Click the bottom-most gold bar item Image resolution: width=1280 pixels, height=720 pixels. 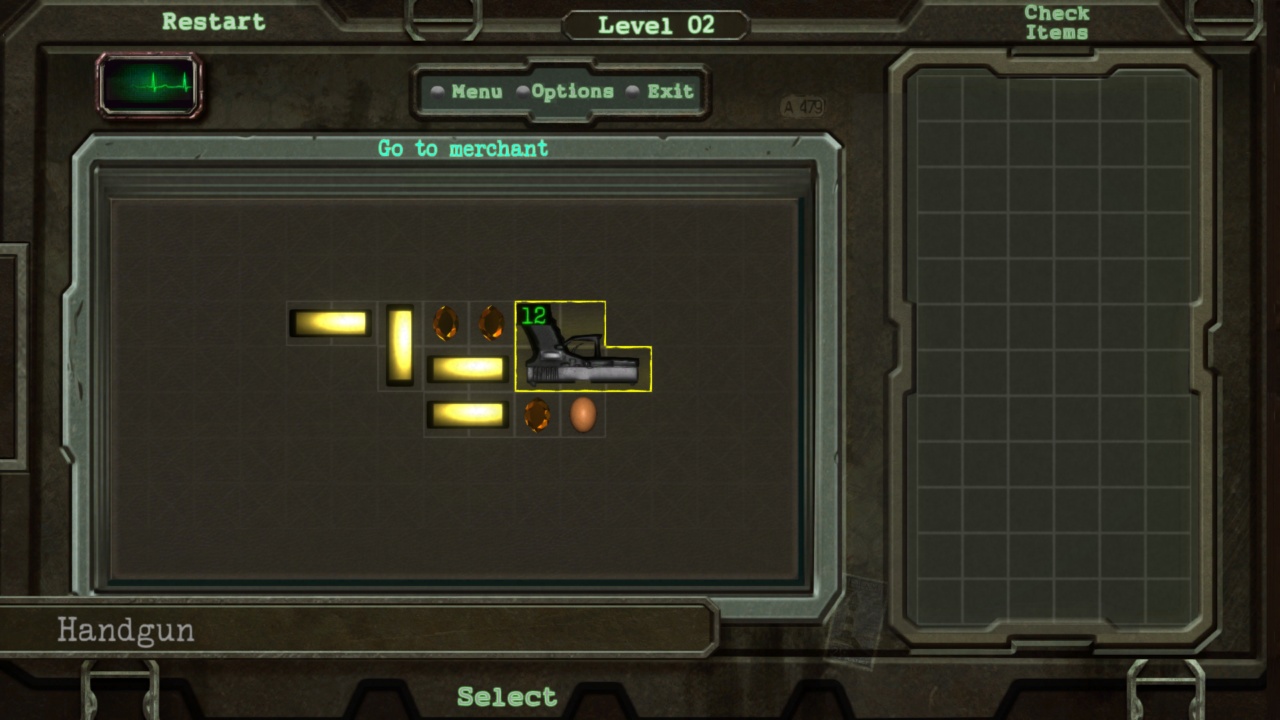pos(467,414)
